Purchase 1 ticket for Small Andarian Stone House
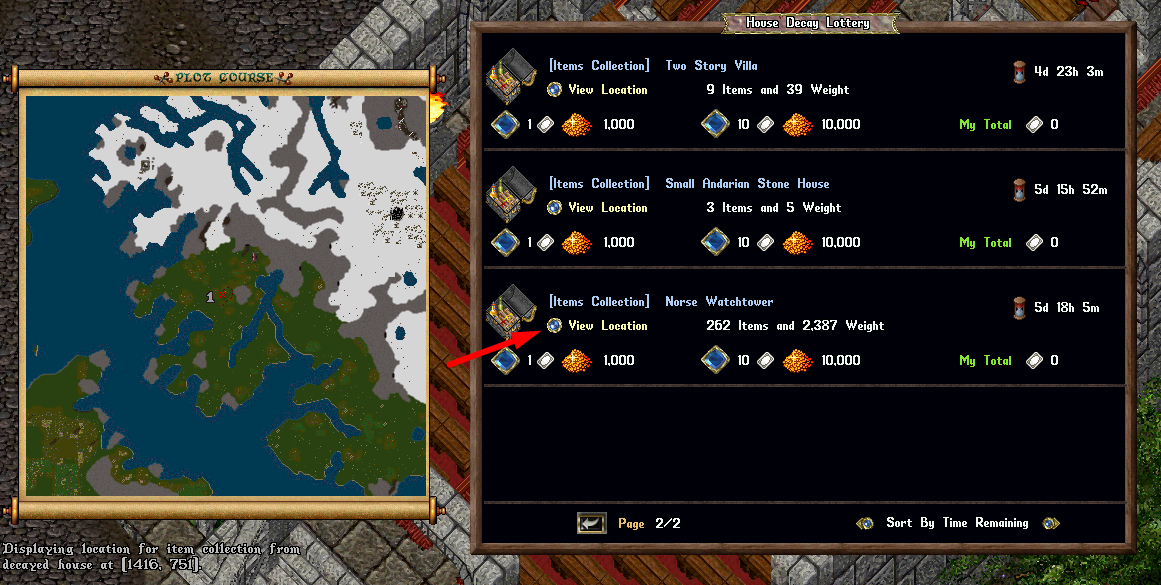Screen dimensions: 1161x585 pos(503,243)
